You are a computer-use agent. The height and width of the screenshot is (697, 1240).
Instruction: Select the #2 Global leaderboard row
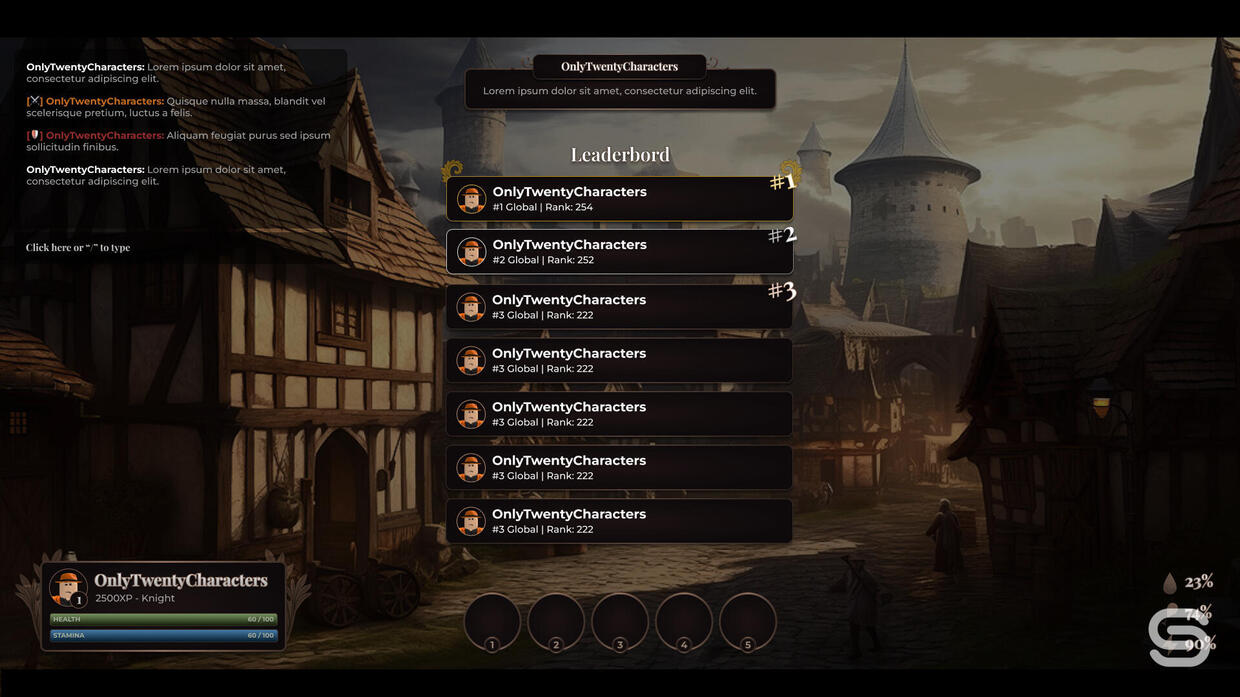coord(619,252)
